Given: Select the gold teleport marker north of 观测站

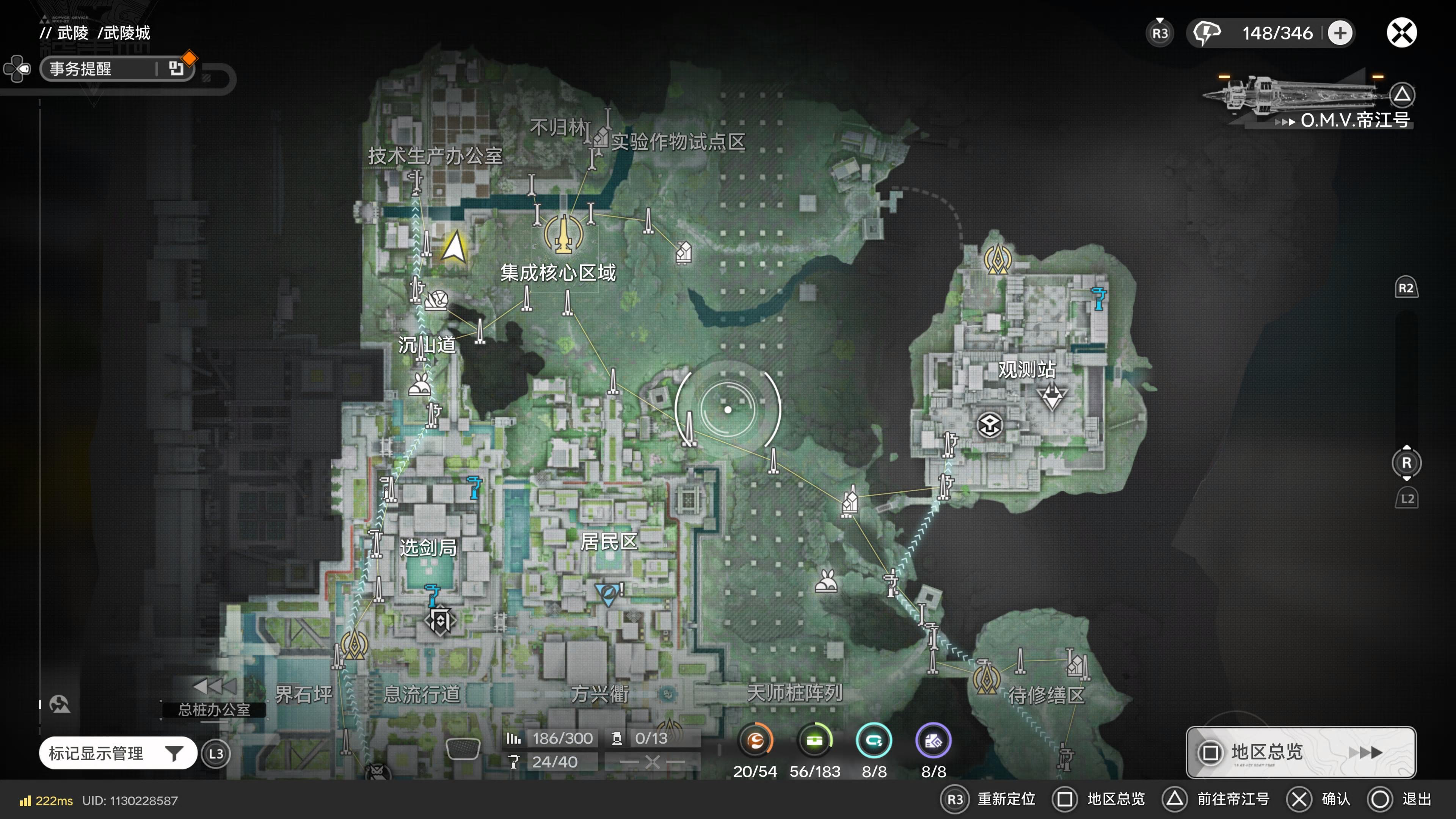Looking at the screenshot, I should [998, 259].
